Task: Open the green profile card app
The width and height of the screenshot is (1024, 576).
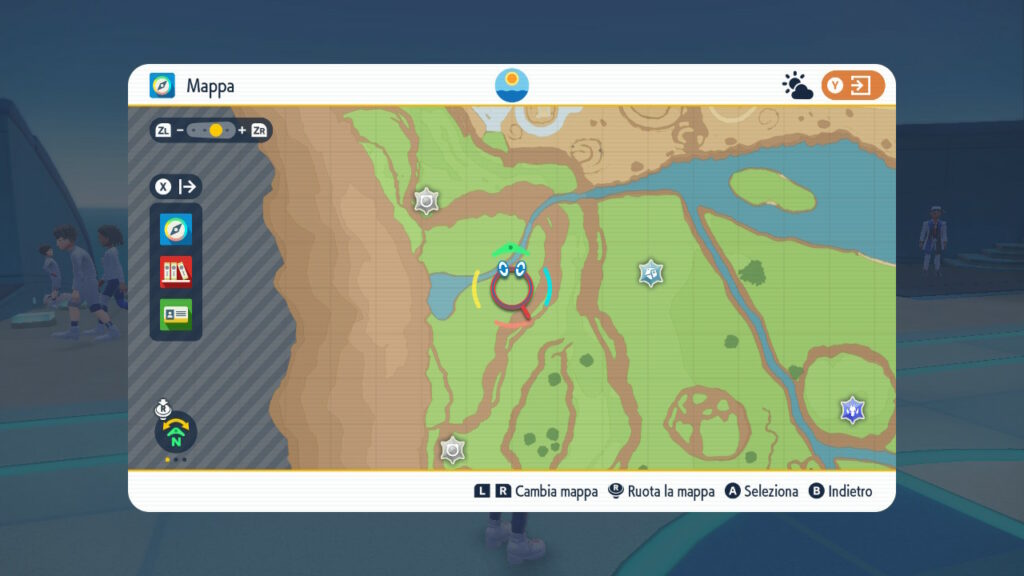Action: (176, 313)
